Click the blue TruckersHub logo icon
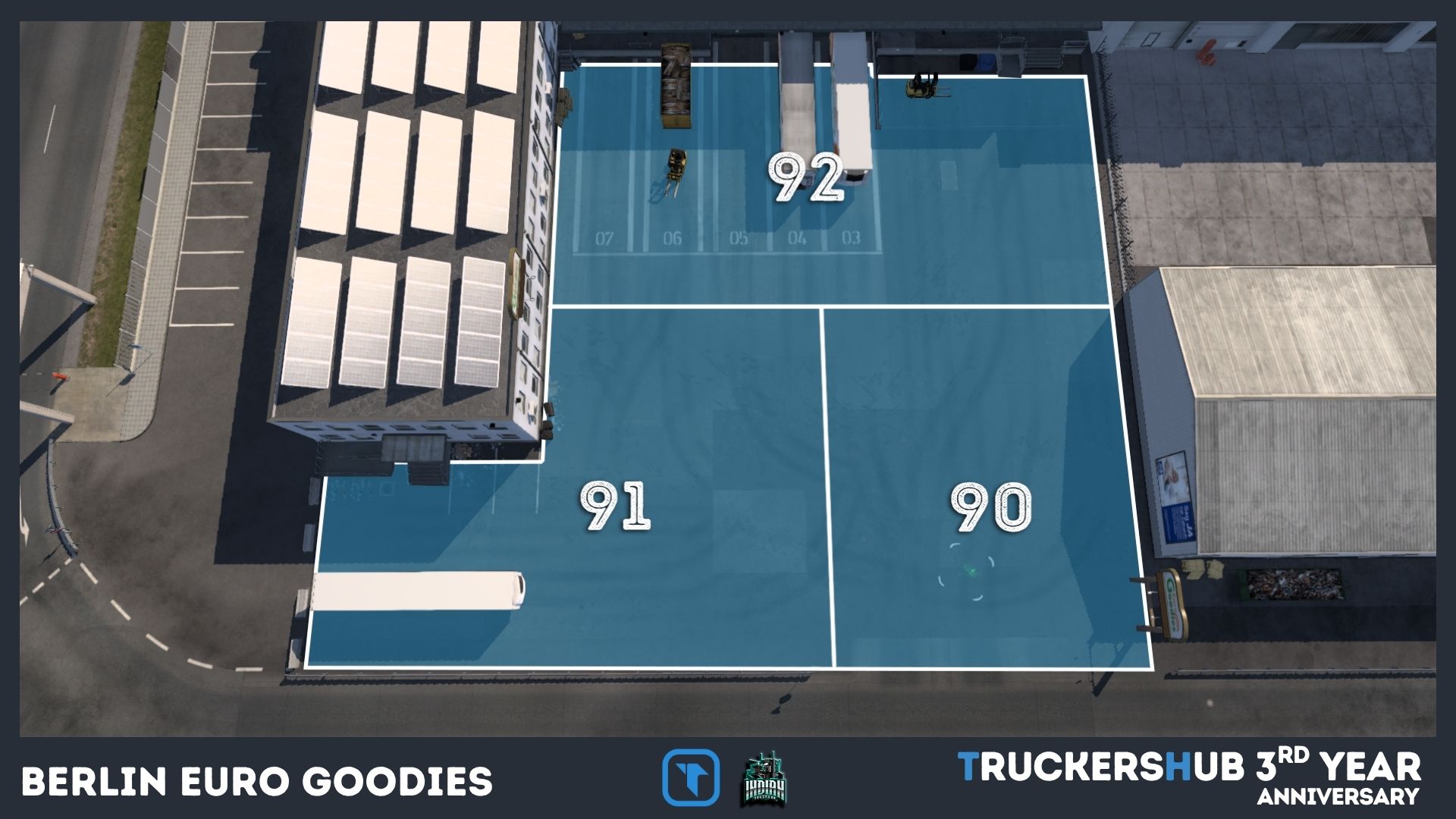The width and height of the screenshot is (1456, 819). point(690,777)
